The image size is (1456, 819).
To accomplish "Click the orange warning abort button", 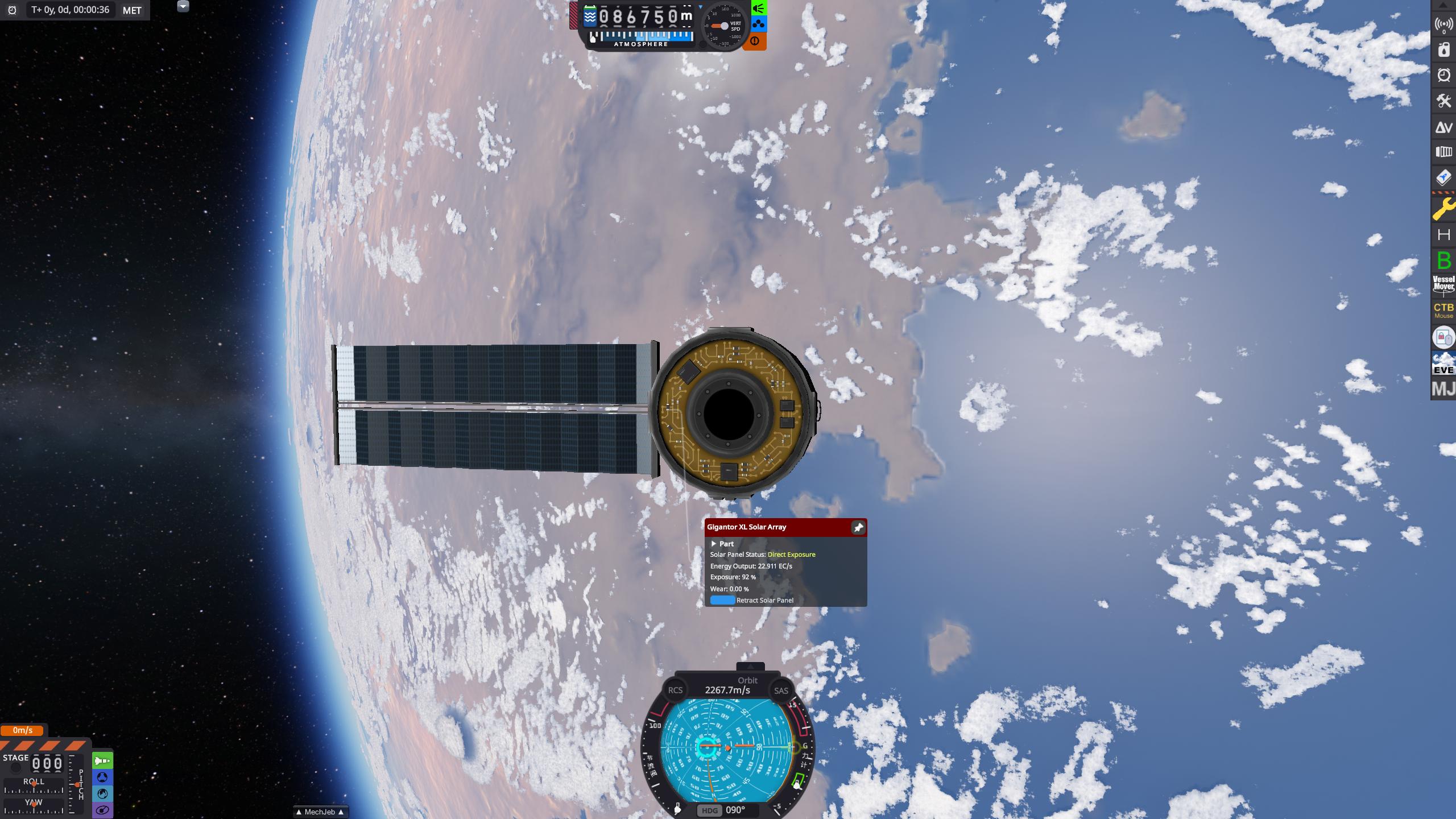I will click(755, 41).
